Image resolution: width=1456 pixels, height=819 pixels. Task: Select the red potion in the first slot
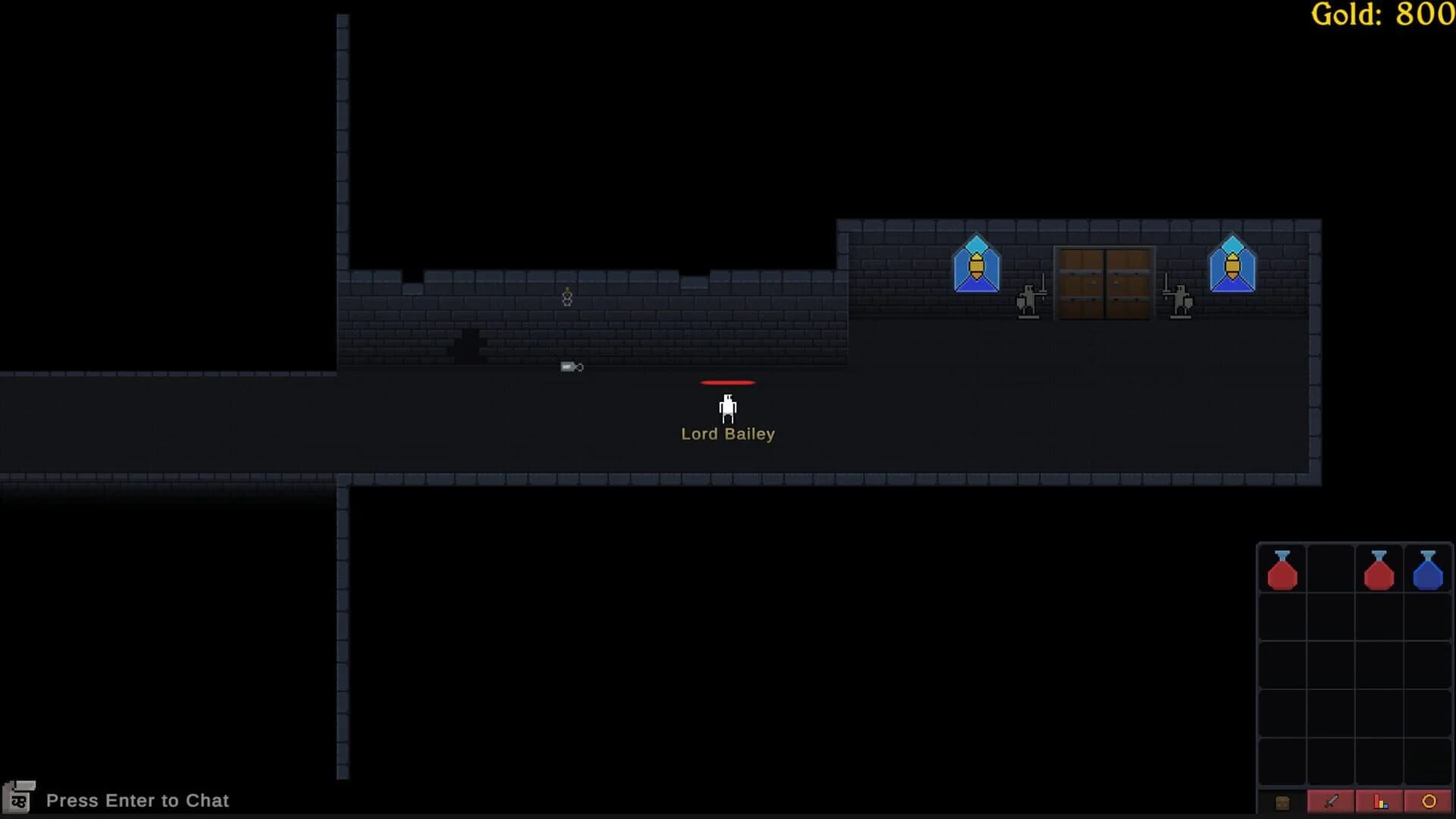pyautogui.click(x=1283, y=570)
